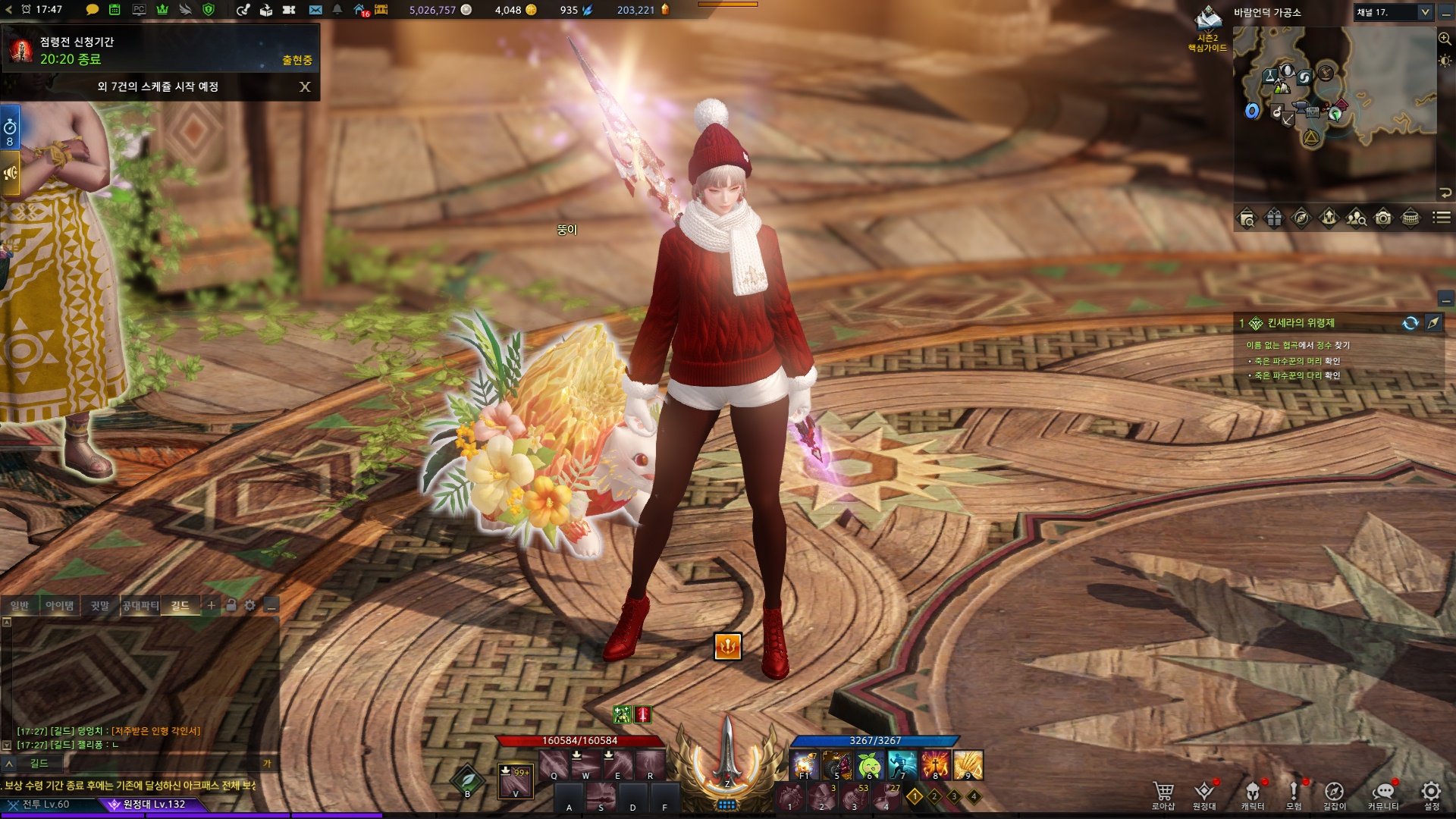Open the 모험 adventure menu

tap(1294, 794)
